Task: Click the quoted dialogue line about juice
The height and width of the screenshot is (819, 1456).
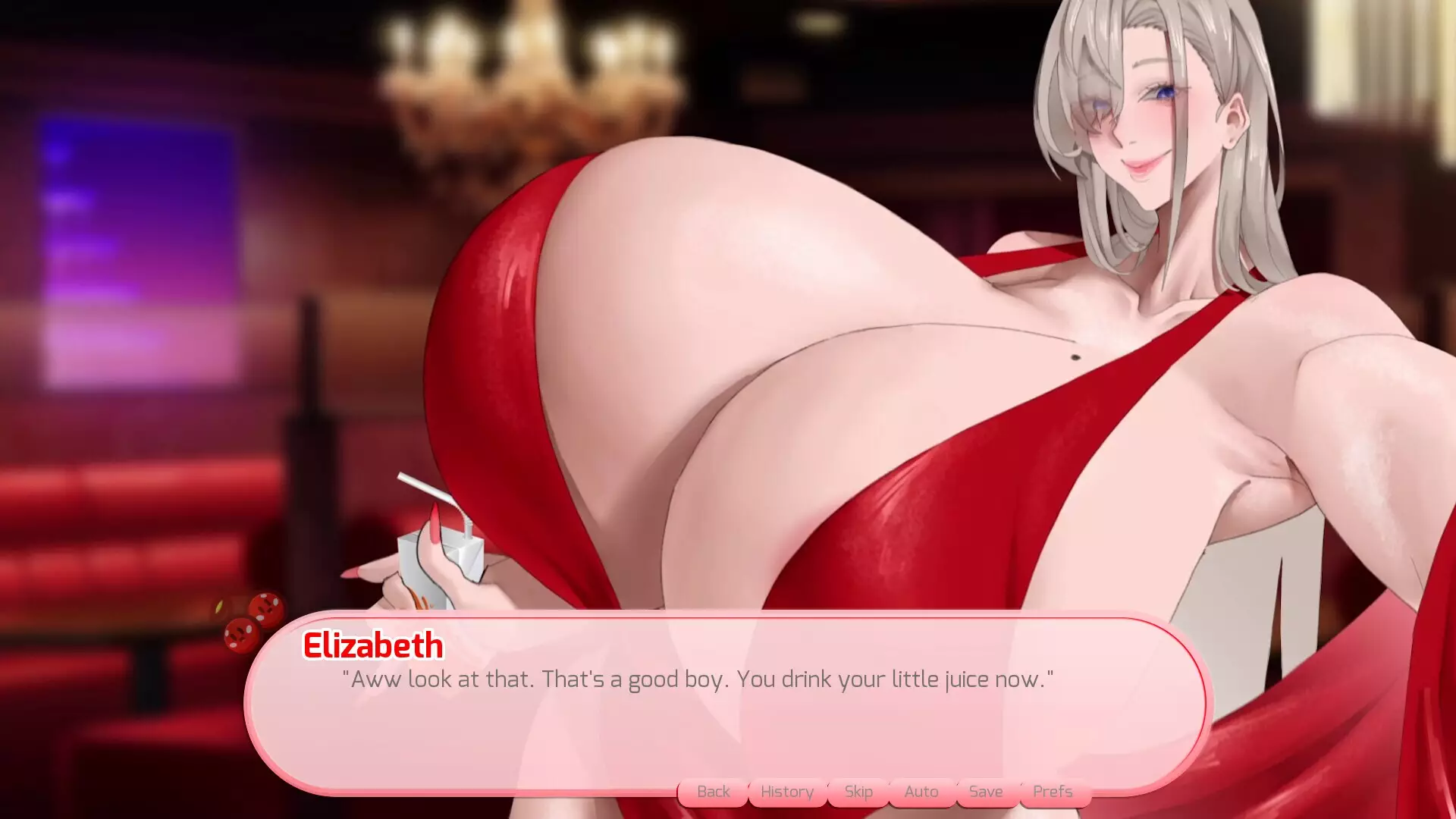Action: click(698, 679)
